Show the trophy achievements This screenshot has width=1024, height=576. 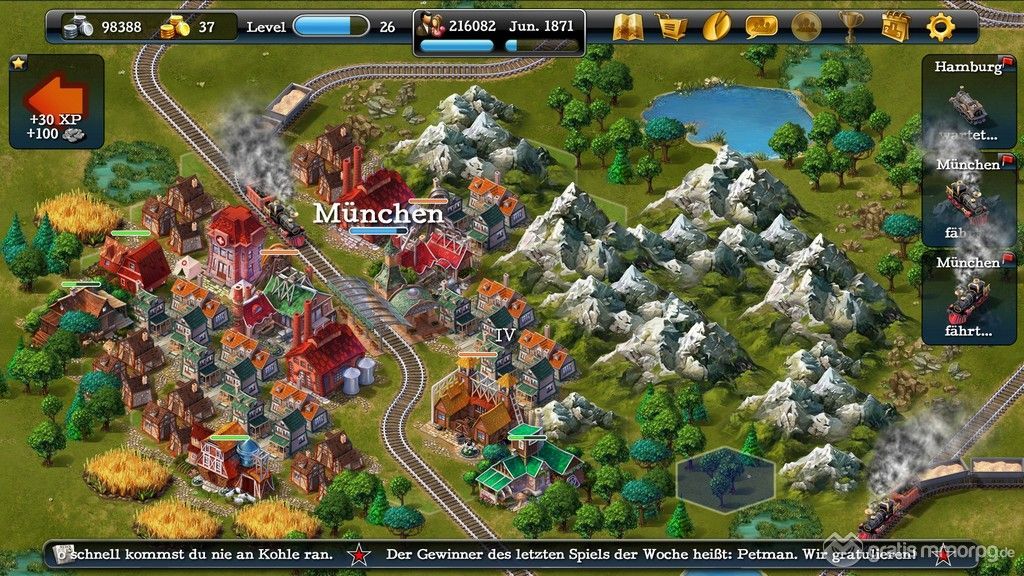click(x=851, y=26)
